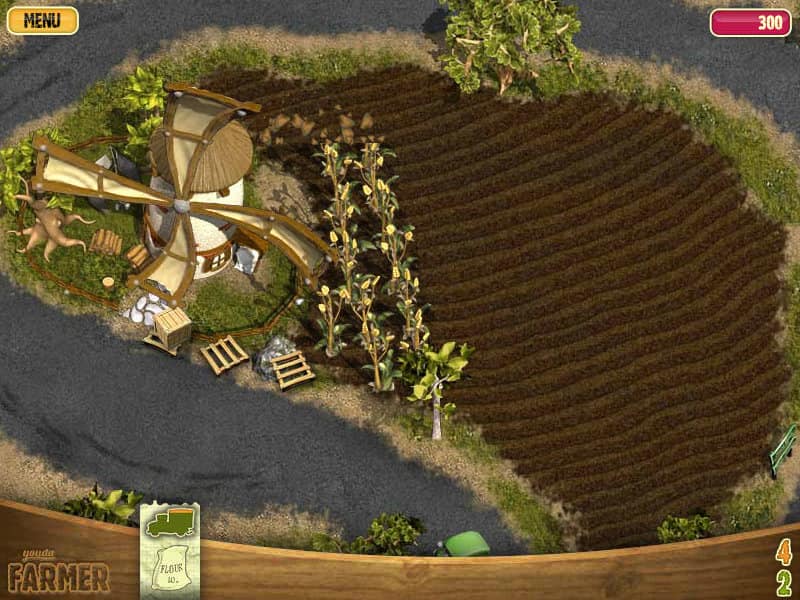The height and width of the screenshot is (600, 800).
Task: Open the yellow MENU button
Action: [42, 20]
